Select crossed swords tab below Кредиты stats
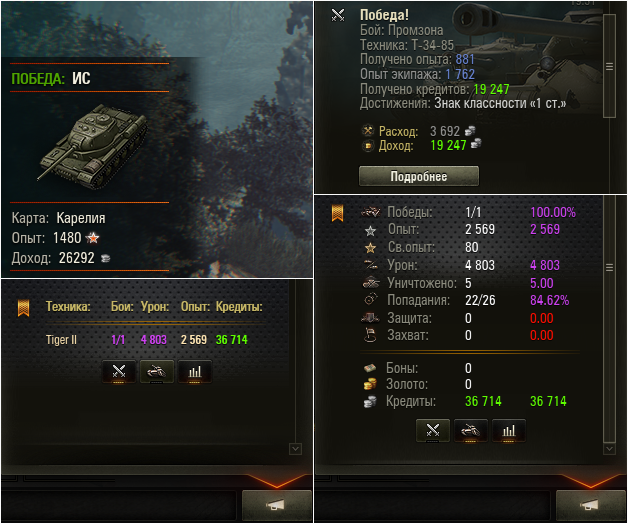 pos(433,431)
